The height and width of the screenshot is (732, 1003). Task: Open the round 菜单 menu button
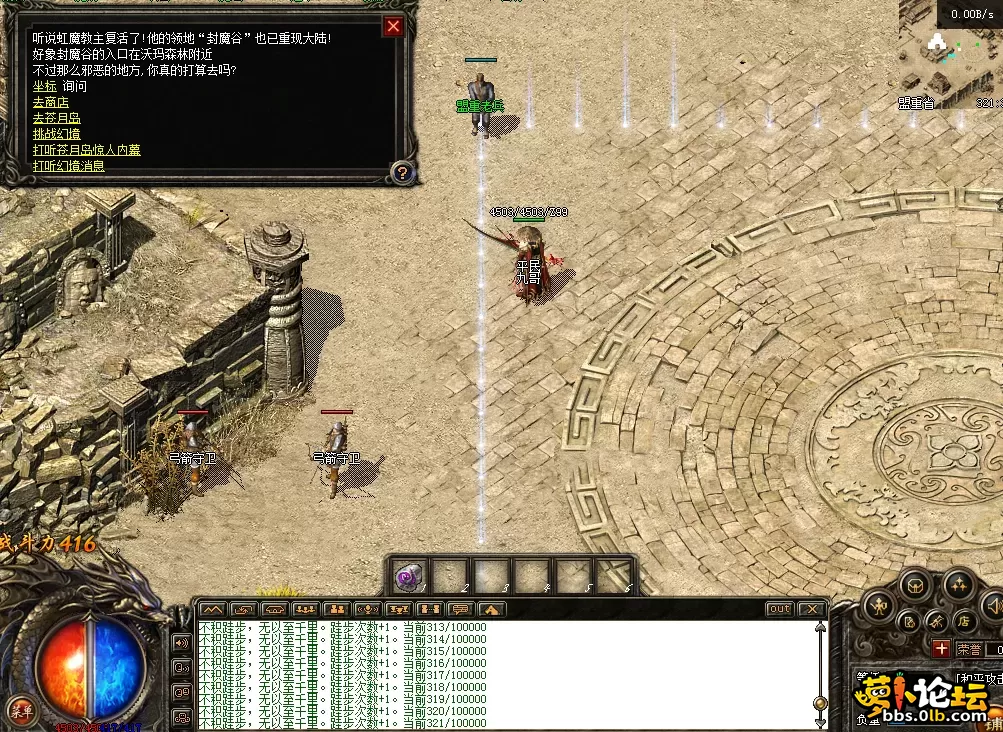tap(21, 711)
